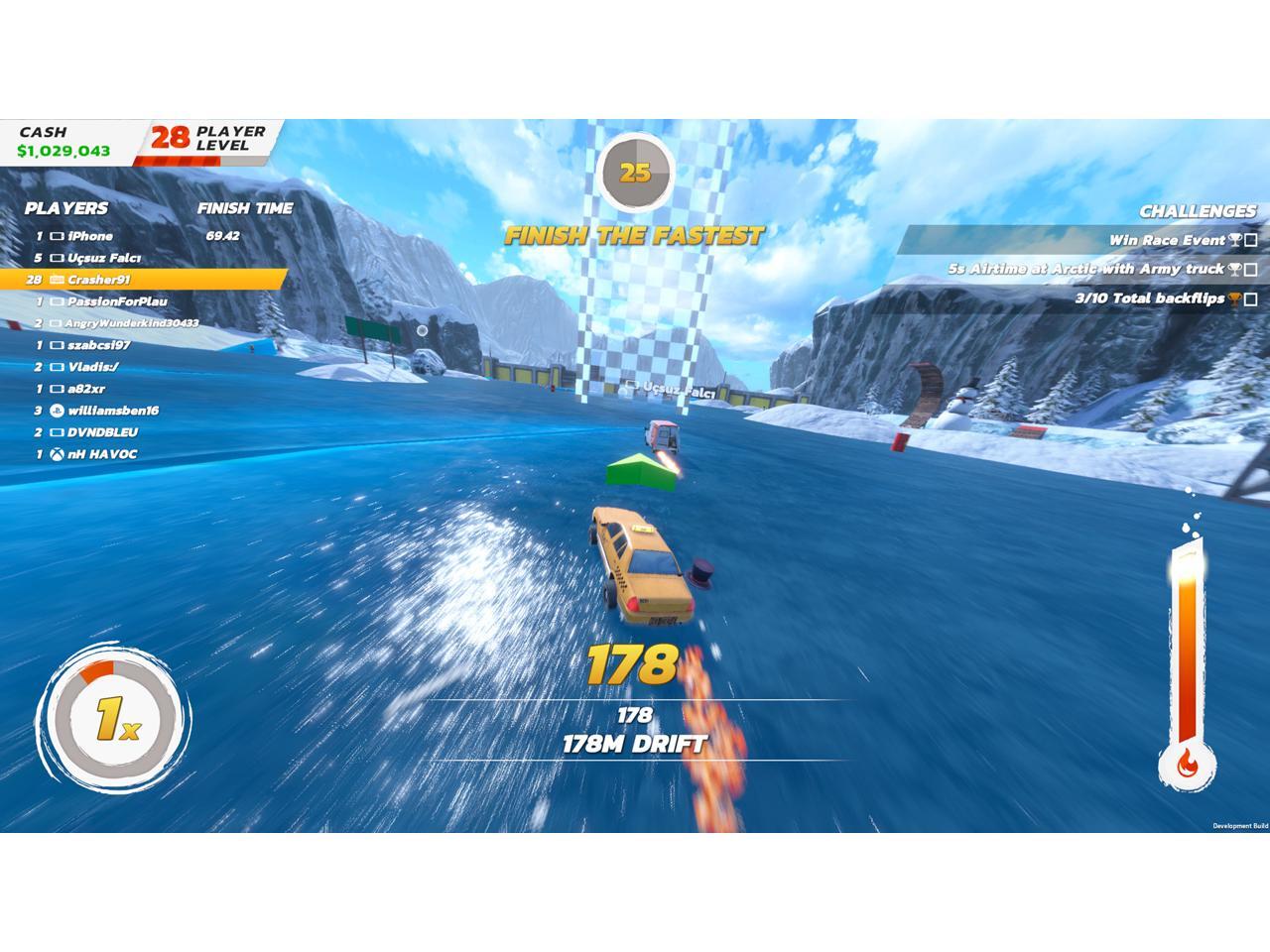Choose the highlighted Crasher91 row
1270x952 pixels.
point(99,280)
